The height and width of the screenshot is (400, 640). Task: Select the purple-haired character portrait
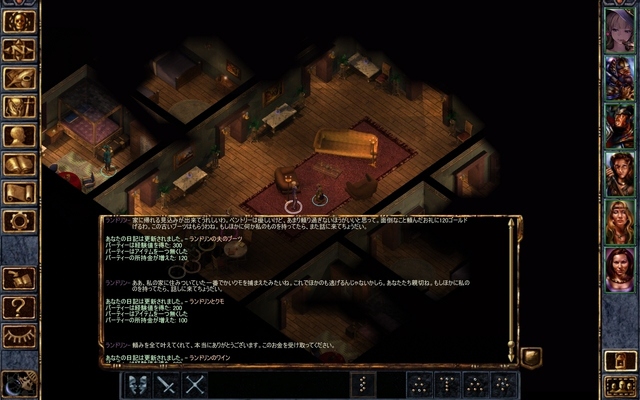(619, 28)
